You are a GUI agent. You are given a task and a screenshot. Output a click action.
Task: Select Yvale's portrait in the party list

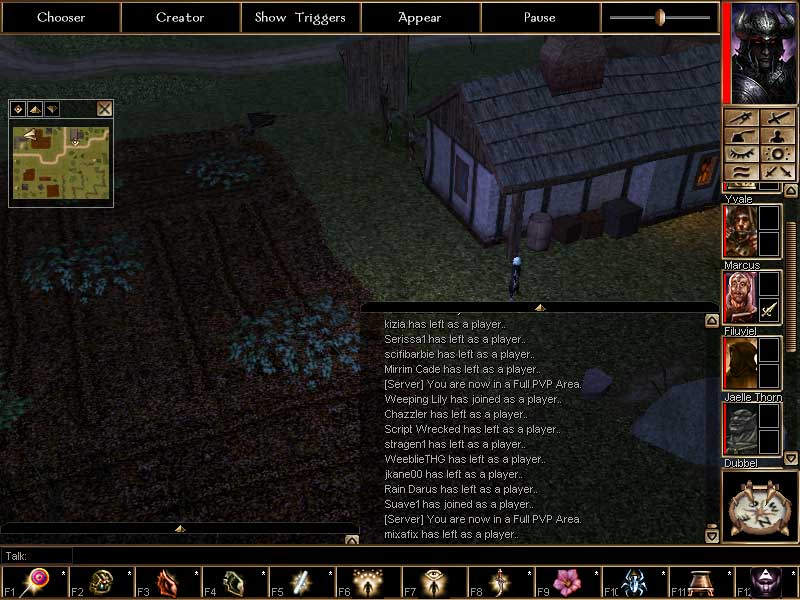click(x=739, y=231)
